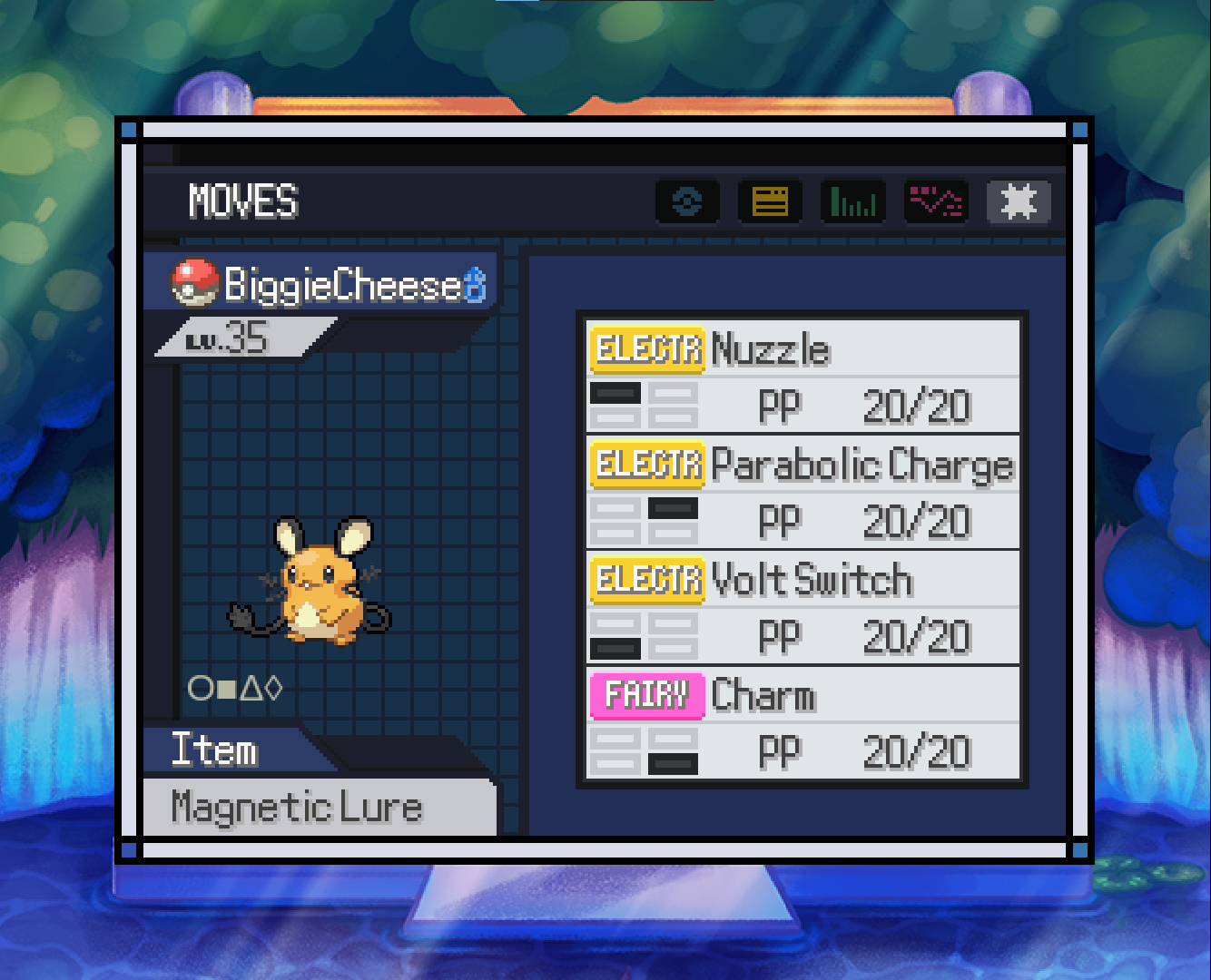Show the green bar-chart stats tab
This screenshot has width=1211, height=980.
[852, 201]
